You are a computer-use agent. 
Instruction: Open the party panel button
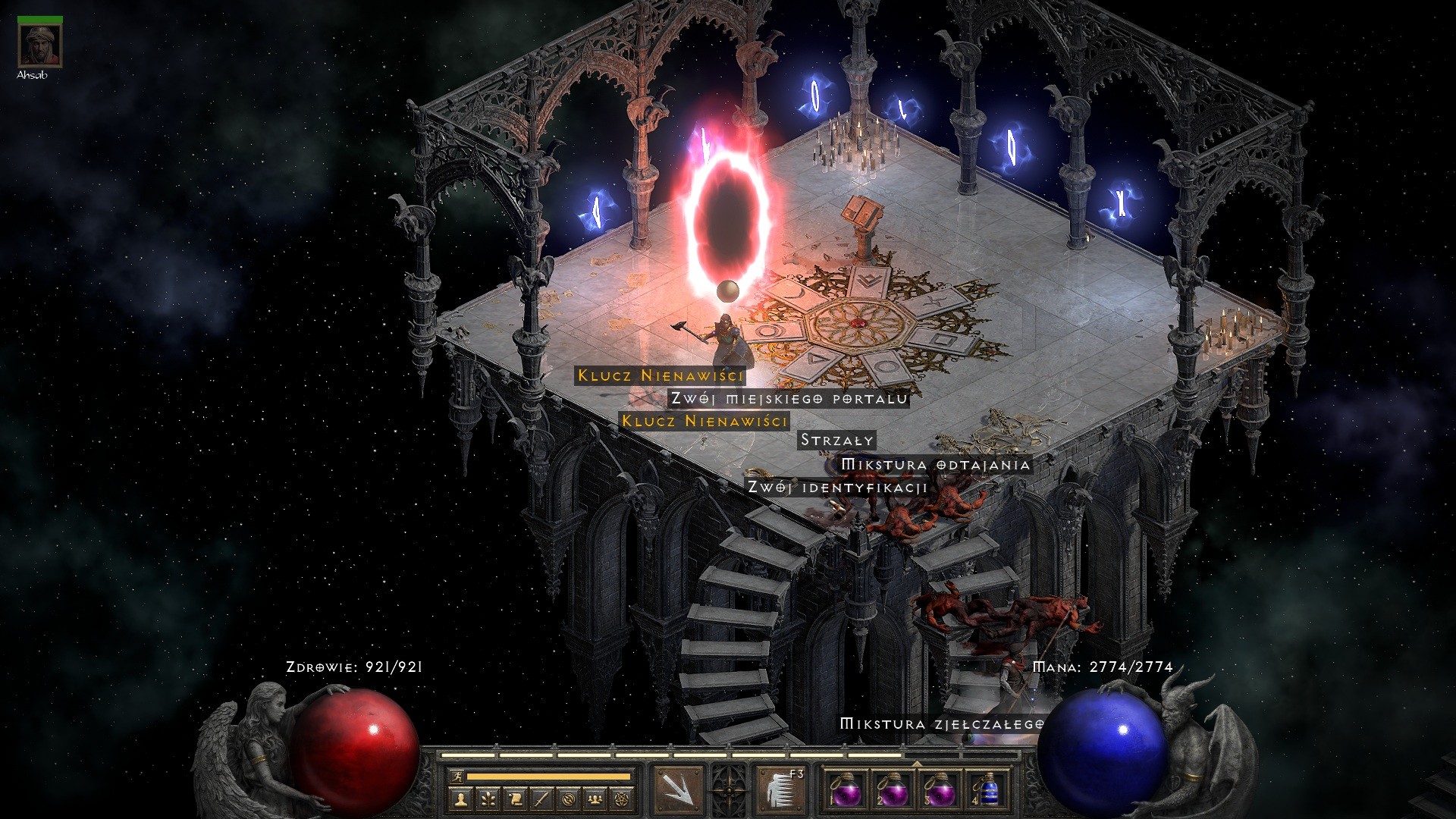tap(595, 799)
